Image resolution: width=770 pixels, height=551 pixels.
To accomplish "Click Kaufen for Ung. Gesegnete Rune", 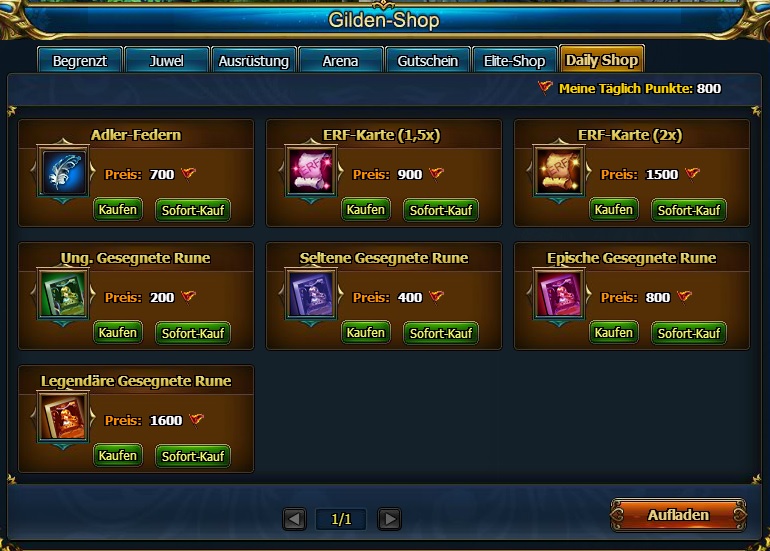I will point(118,332).
